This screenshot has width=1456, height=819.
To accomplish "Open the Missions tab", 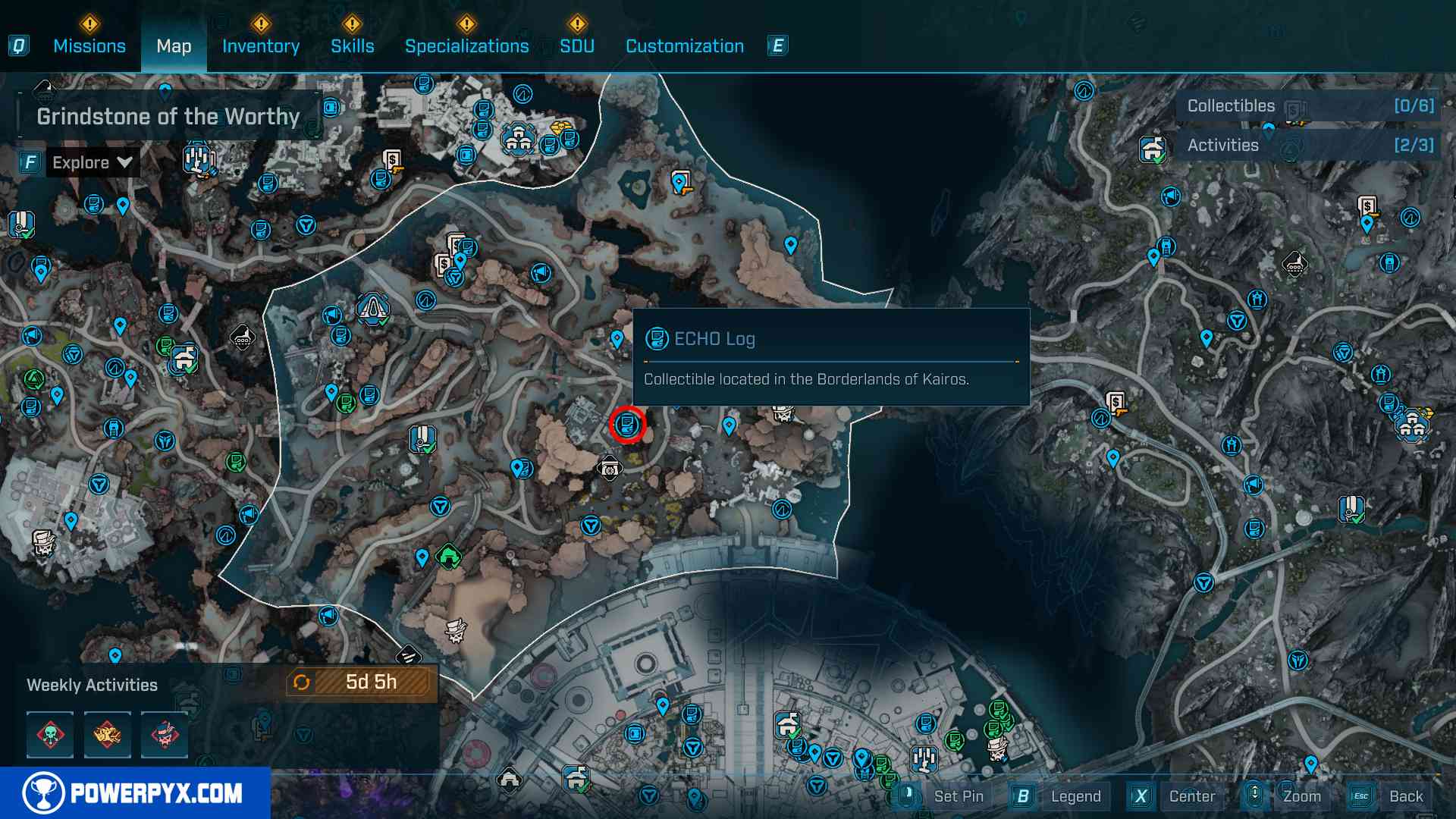I will click(x=89, y=46).
